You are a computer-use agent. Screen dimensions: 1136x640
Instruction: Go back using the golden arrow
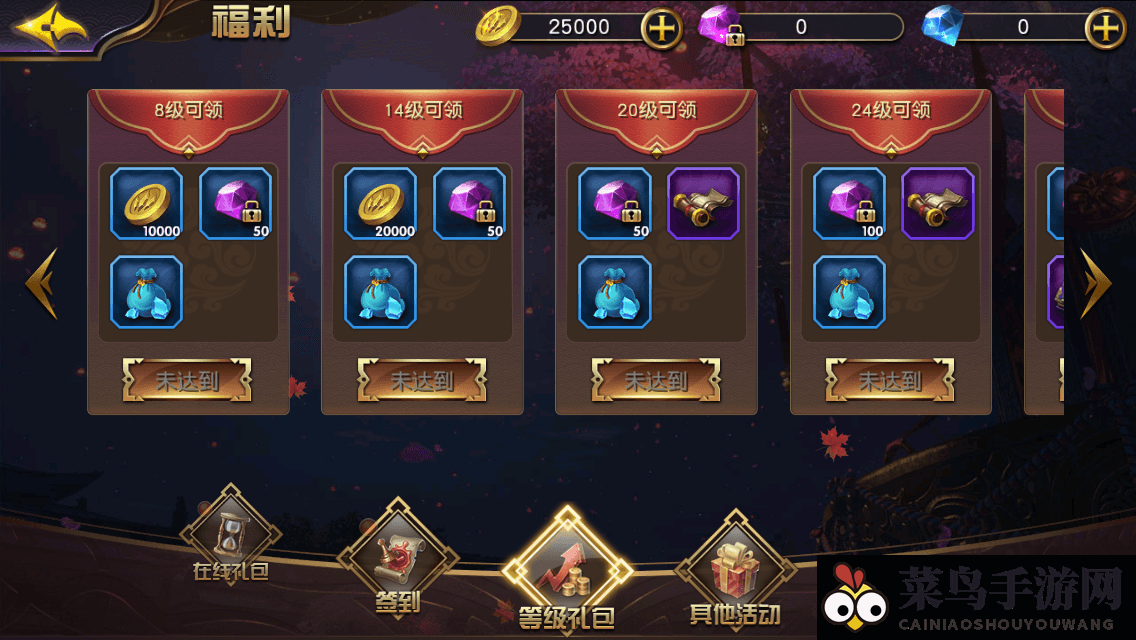point(50,26)
